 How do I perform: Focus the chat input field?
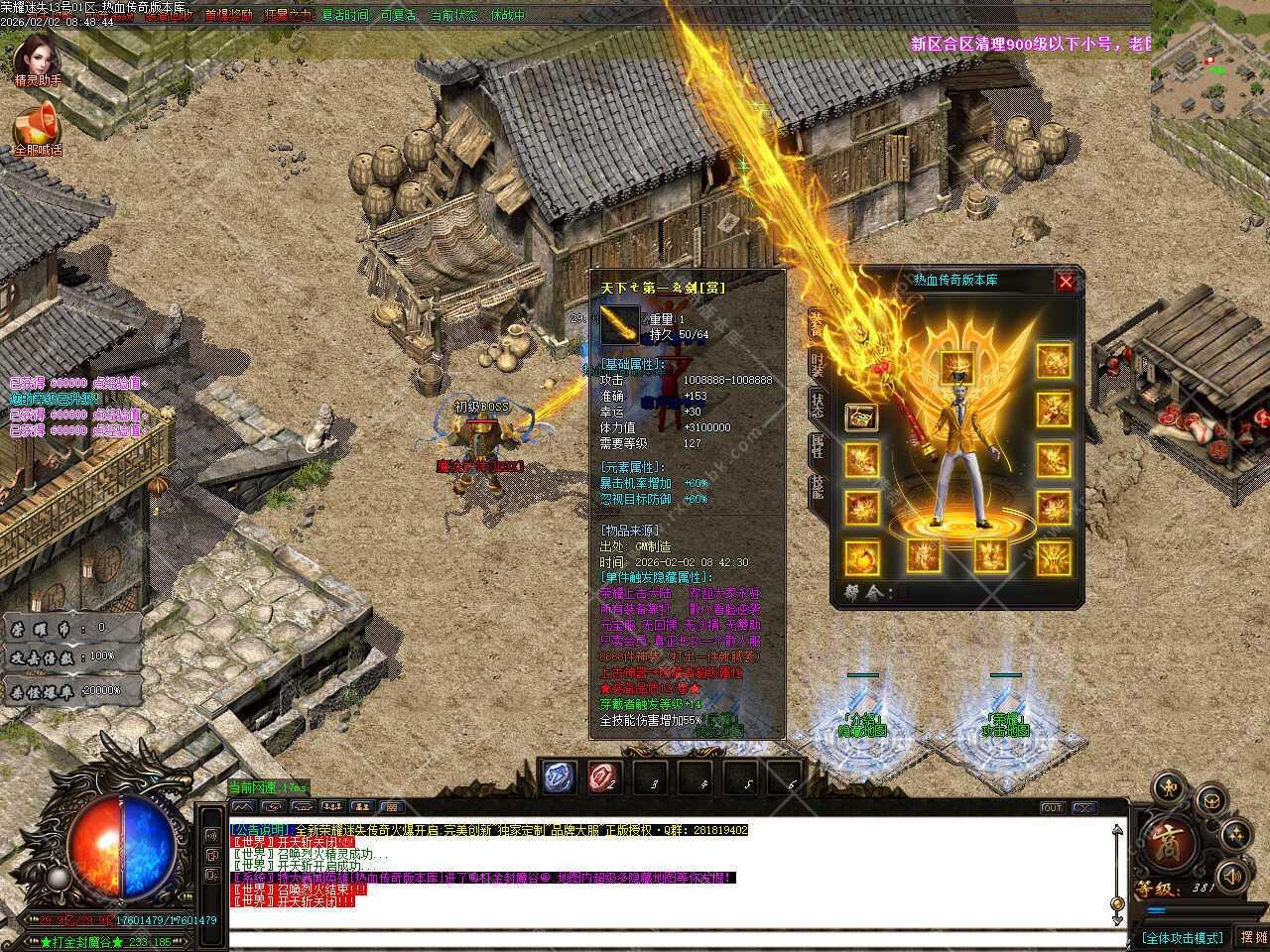click(x=675, y=938)
